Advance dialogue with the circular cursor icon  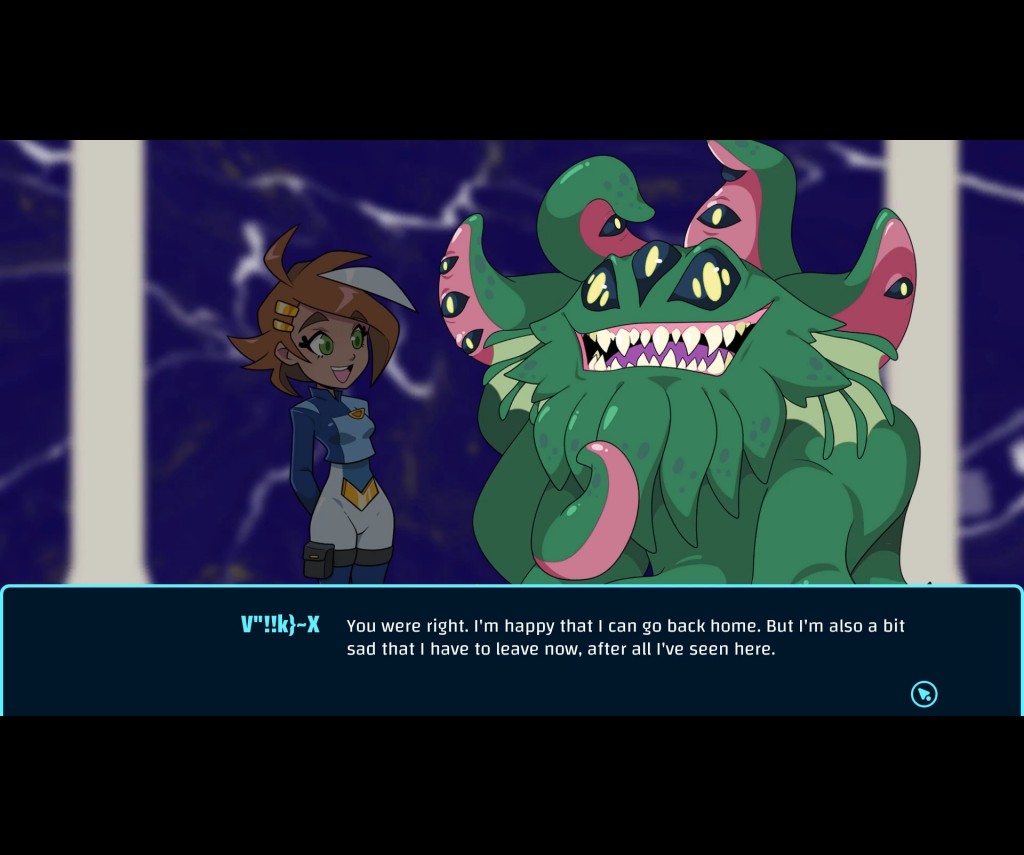coord(924,694)
